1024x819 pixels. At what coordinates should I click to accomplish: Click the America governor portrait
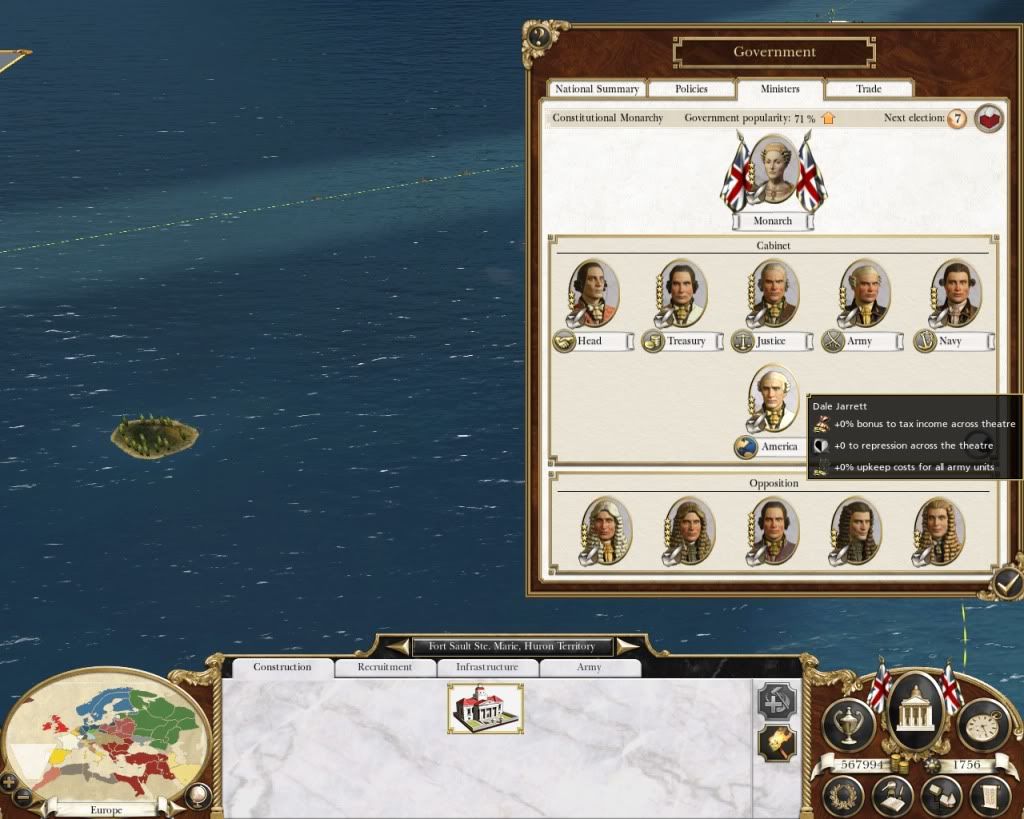click(x=773, y=399)
